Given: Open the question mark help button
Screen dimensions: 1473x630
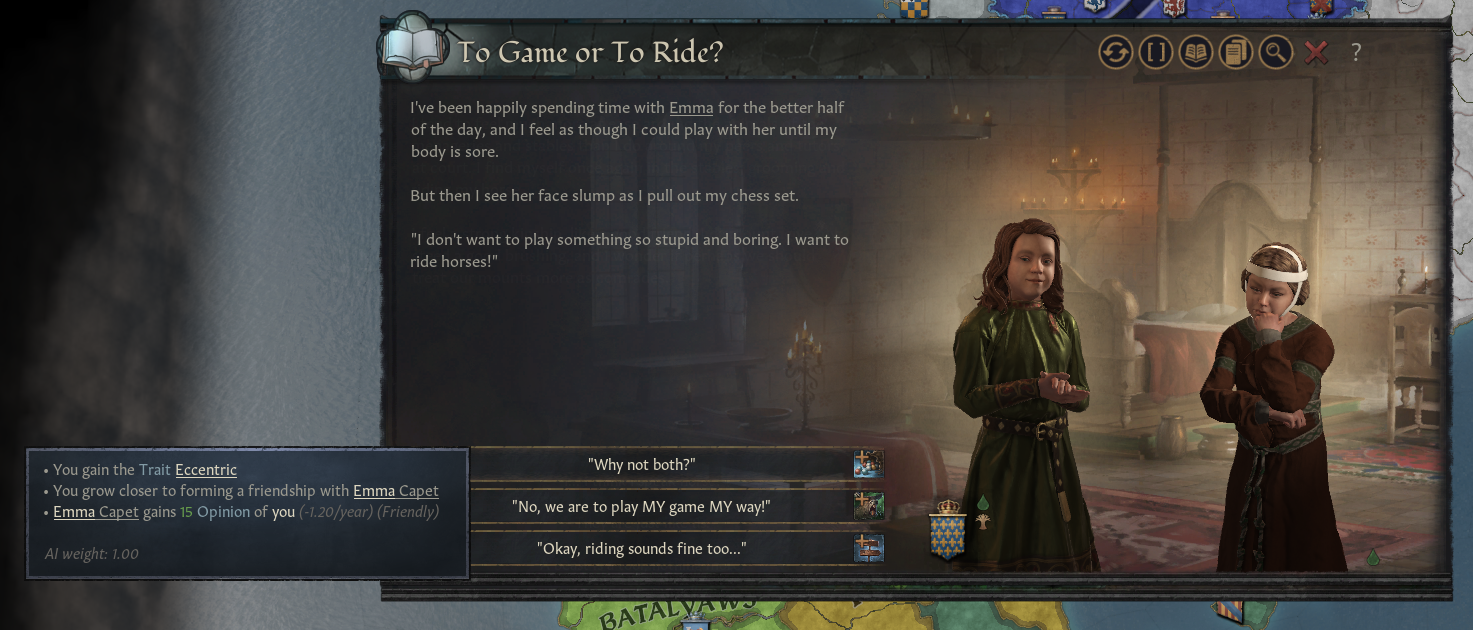Looking at the screenshot, I should 1356,53.
